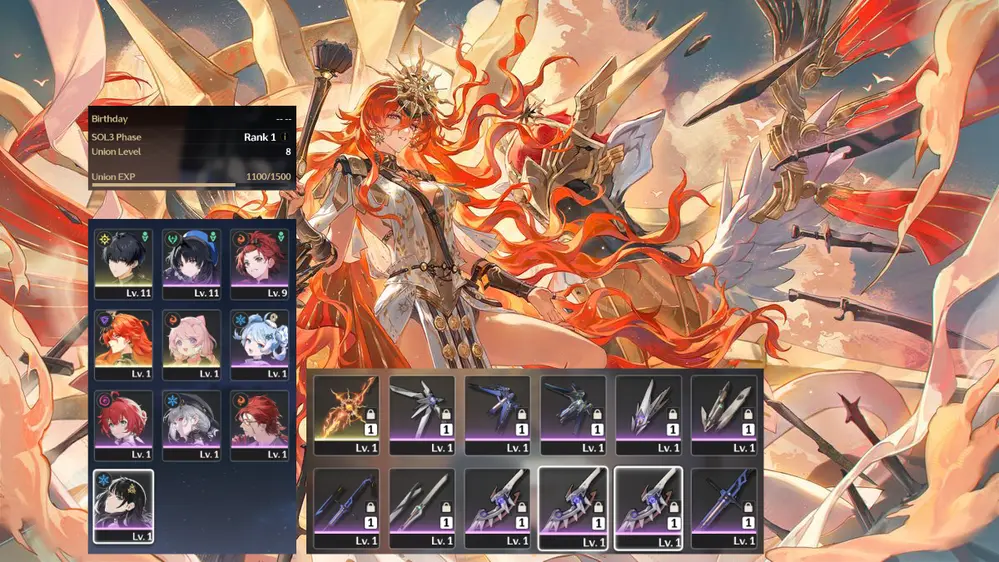This screenshot has height=562, width=999.
Task: Select the triple-spiked silver and purple claw
Action: (x=648, y=408)
